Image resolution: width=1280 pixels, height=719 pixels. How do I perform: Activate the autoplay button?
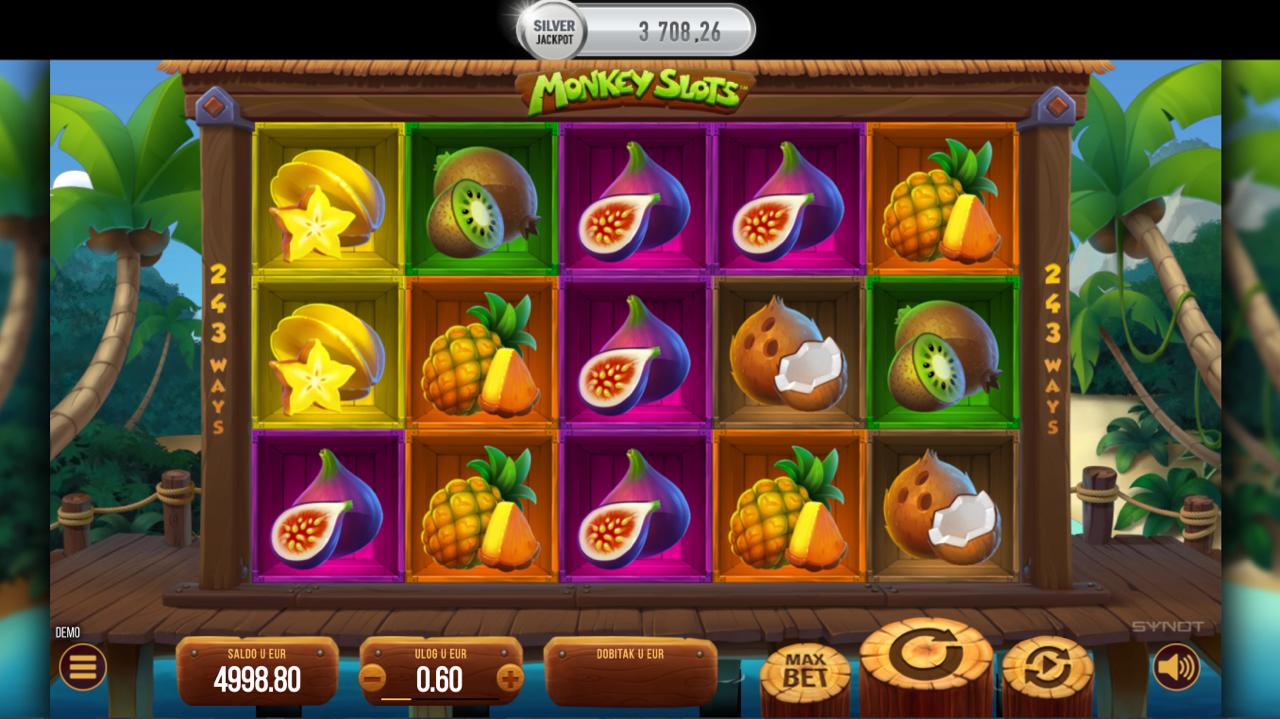[x=1046, y=667]
